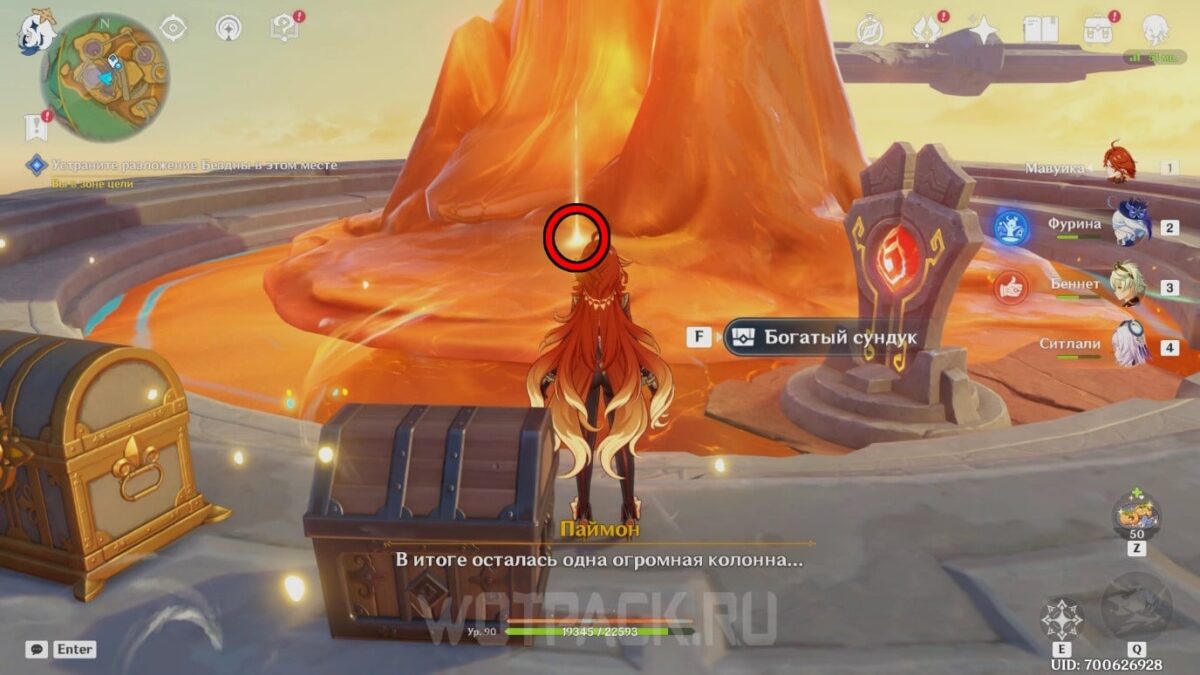Activate Mavuika's elemental skill icon
The image size is (1200, 675).
click(1062, 619)
